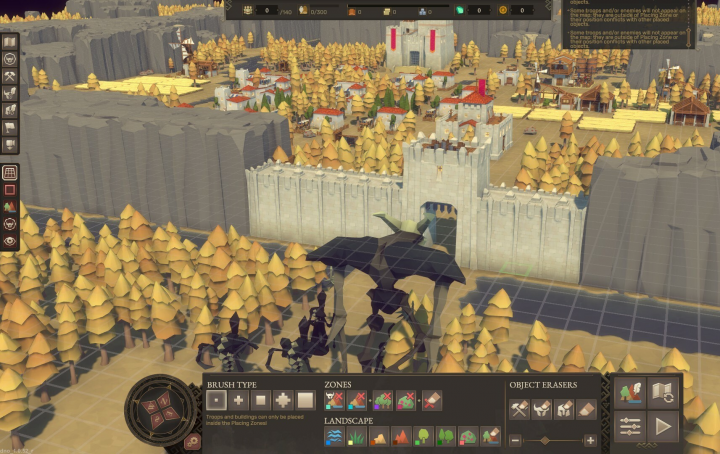Choose the plain eraser in Object Erasers

tap(586, 408)
